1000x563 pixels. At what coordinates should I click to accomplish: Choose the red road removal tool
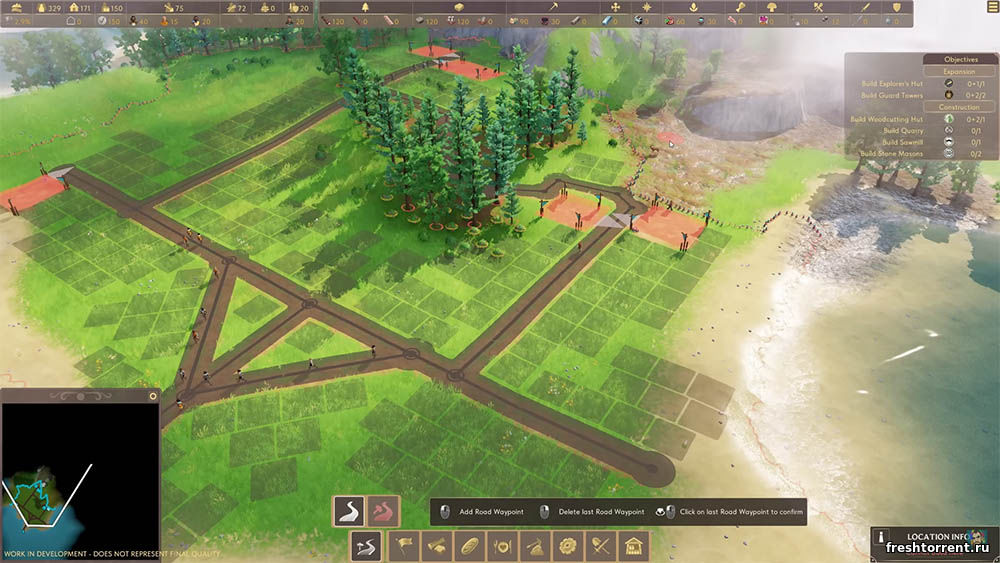383,511
